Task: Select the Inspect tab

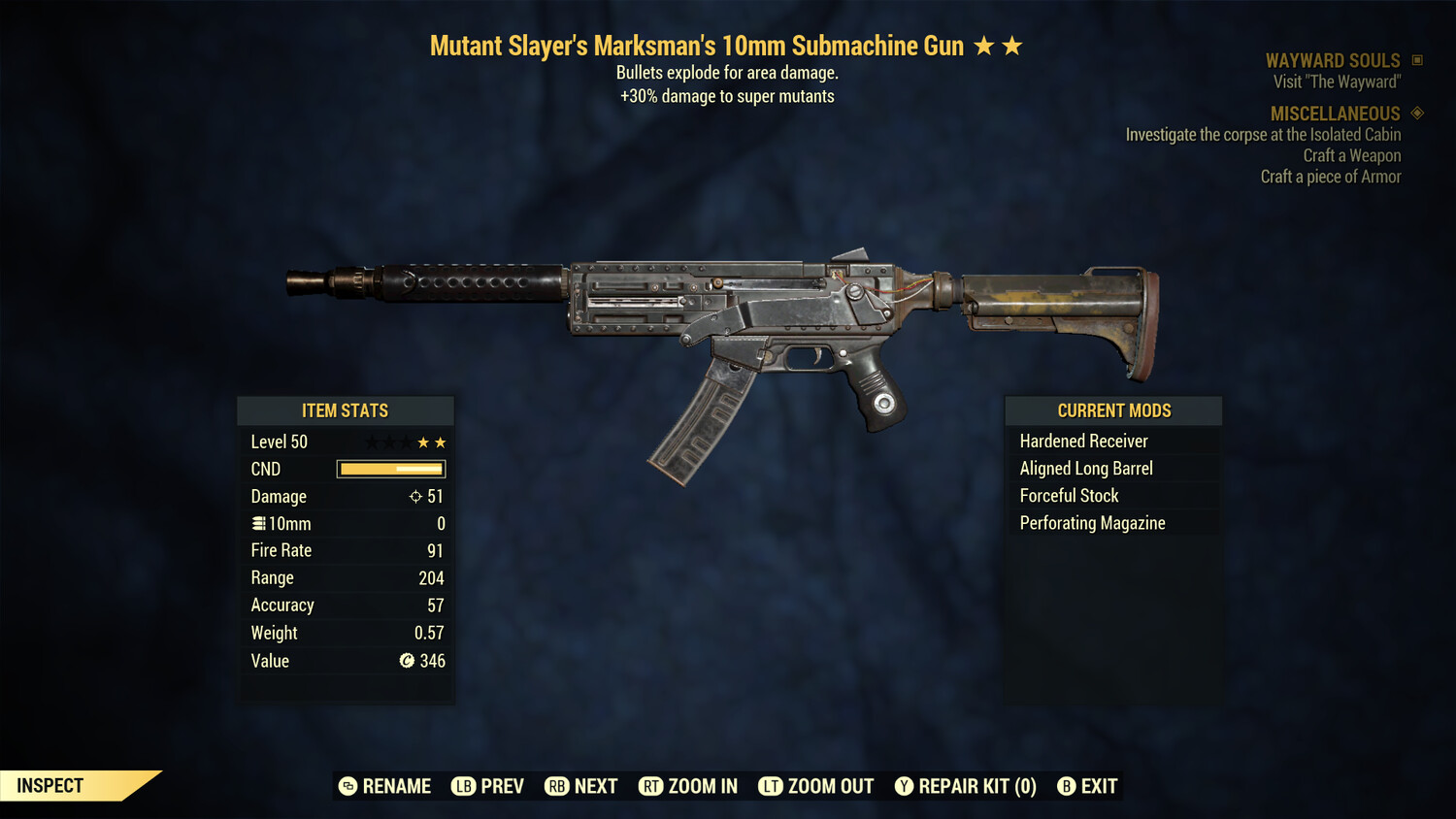Action: click(x=50, y=785)
